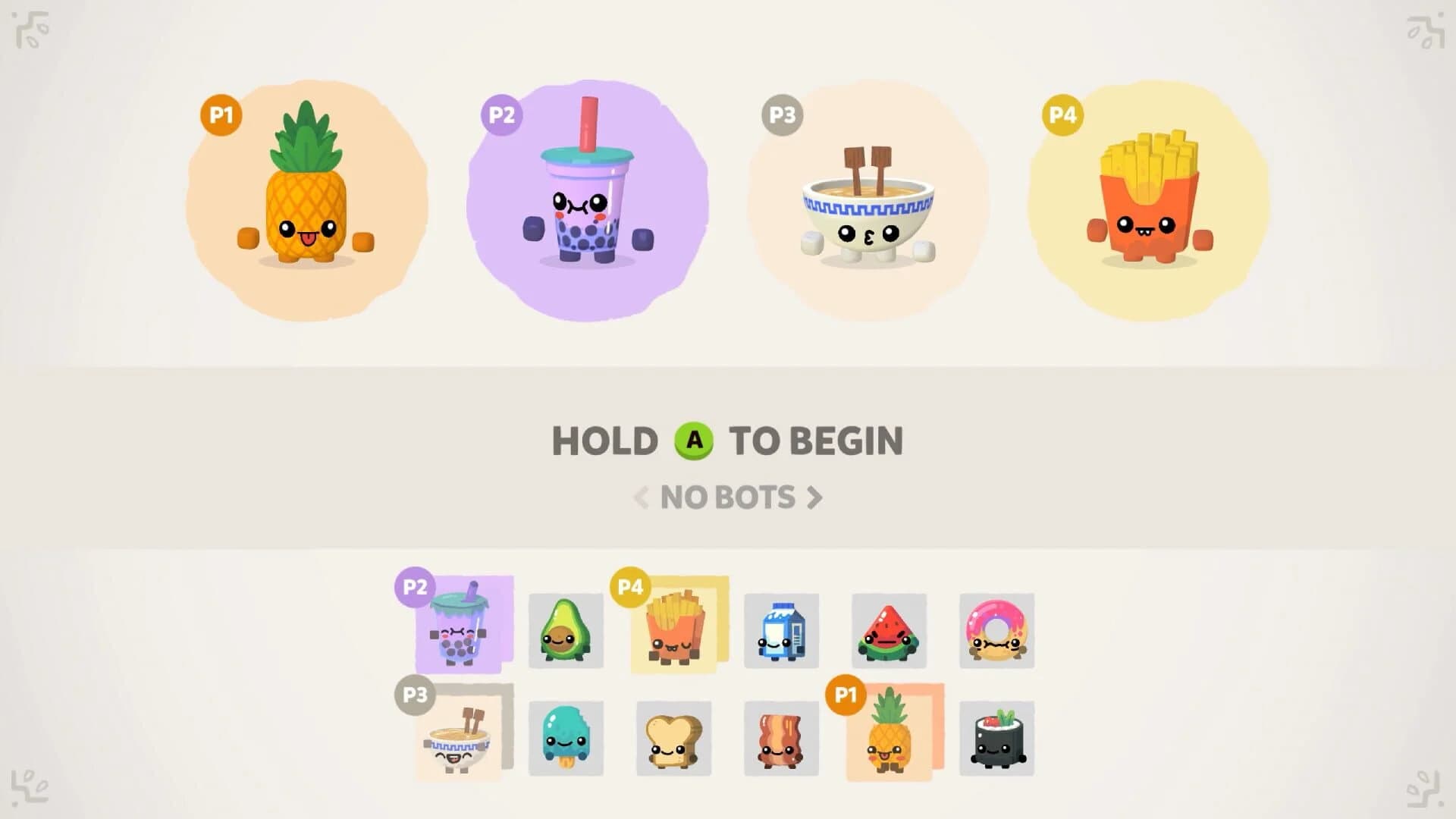Select the sushi roll character icon

997,738
